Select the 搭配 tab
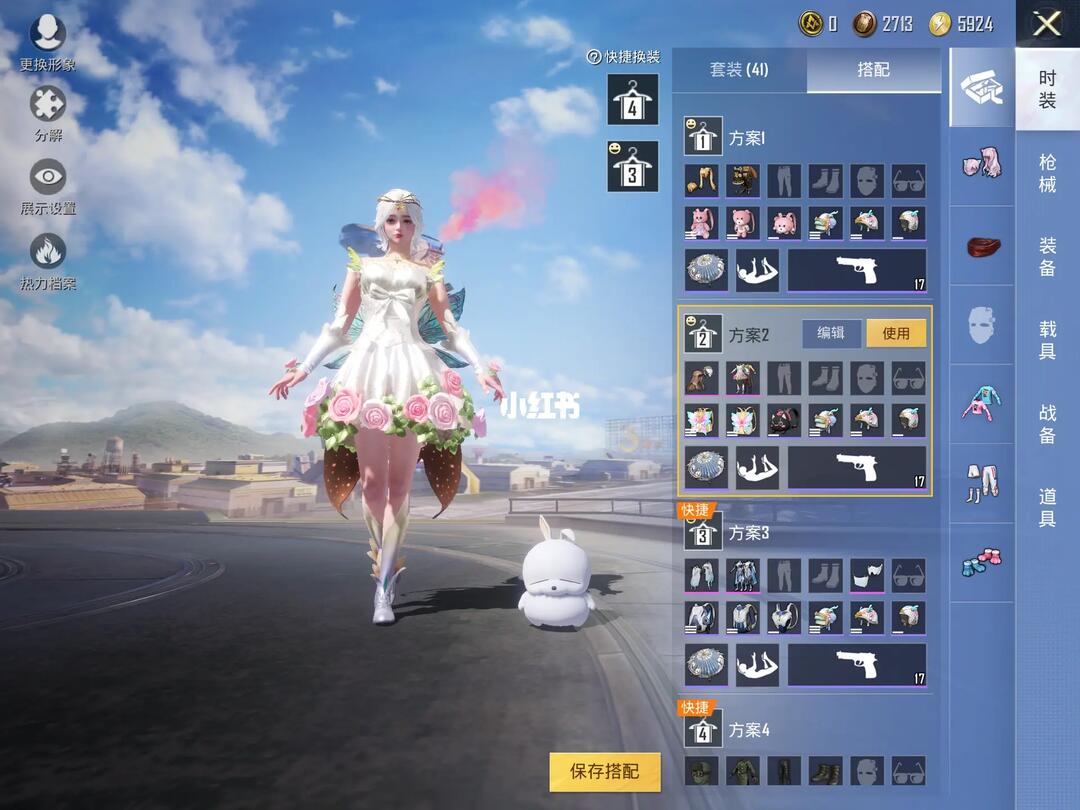 pyautogui.click(x=873, y=70)
